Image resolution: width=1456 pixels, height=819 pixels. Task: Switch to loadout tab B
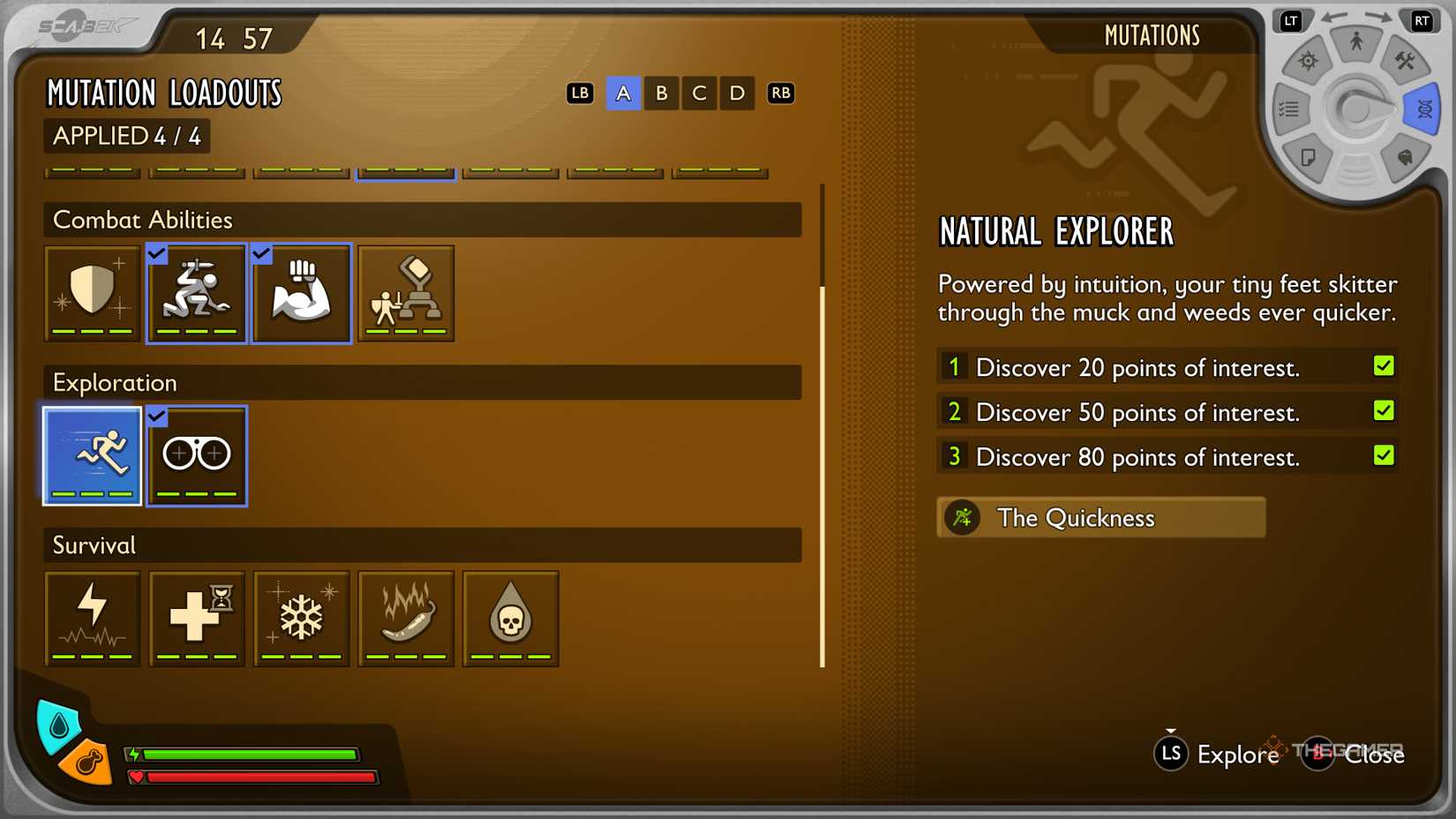pyautogui.click(x=661, y=93)
